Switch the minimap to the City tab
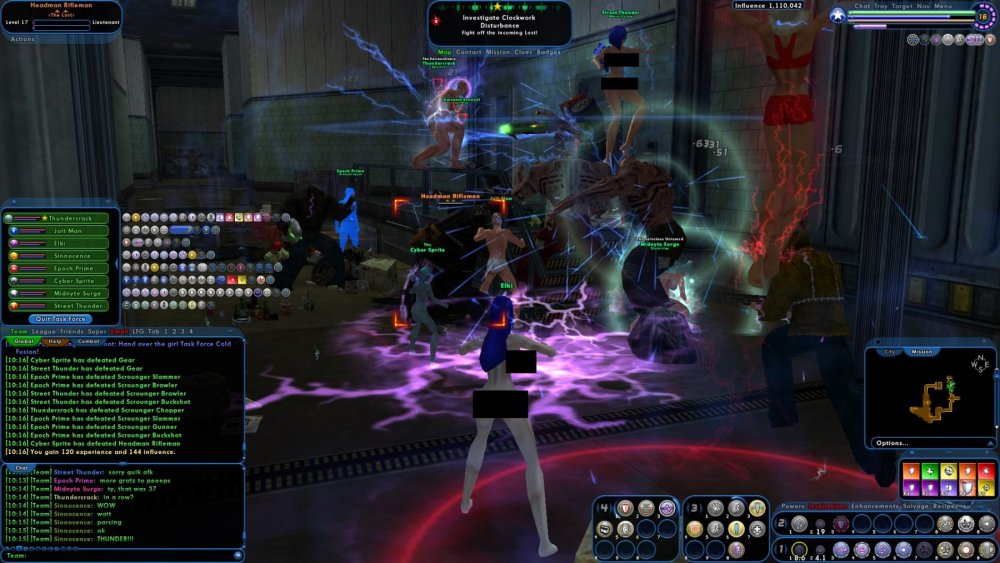 tap(889, 352)
